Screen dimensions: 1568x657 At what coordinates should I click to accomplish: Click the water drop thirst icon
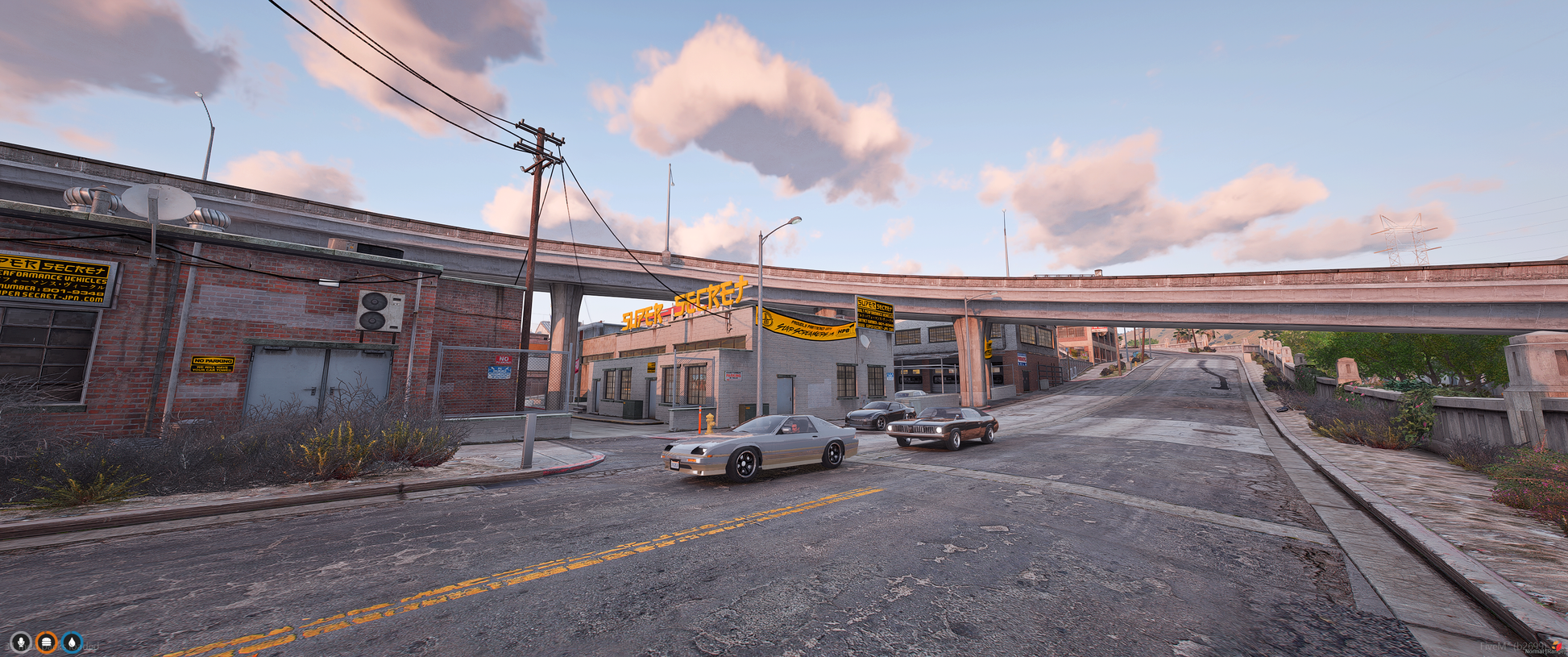point(73,642)
